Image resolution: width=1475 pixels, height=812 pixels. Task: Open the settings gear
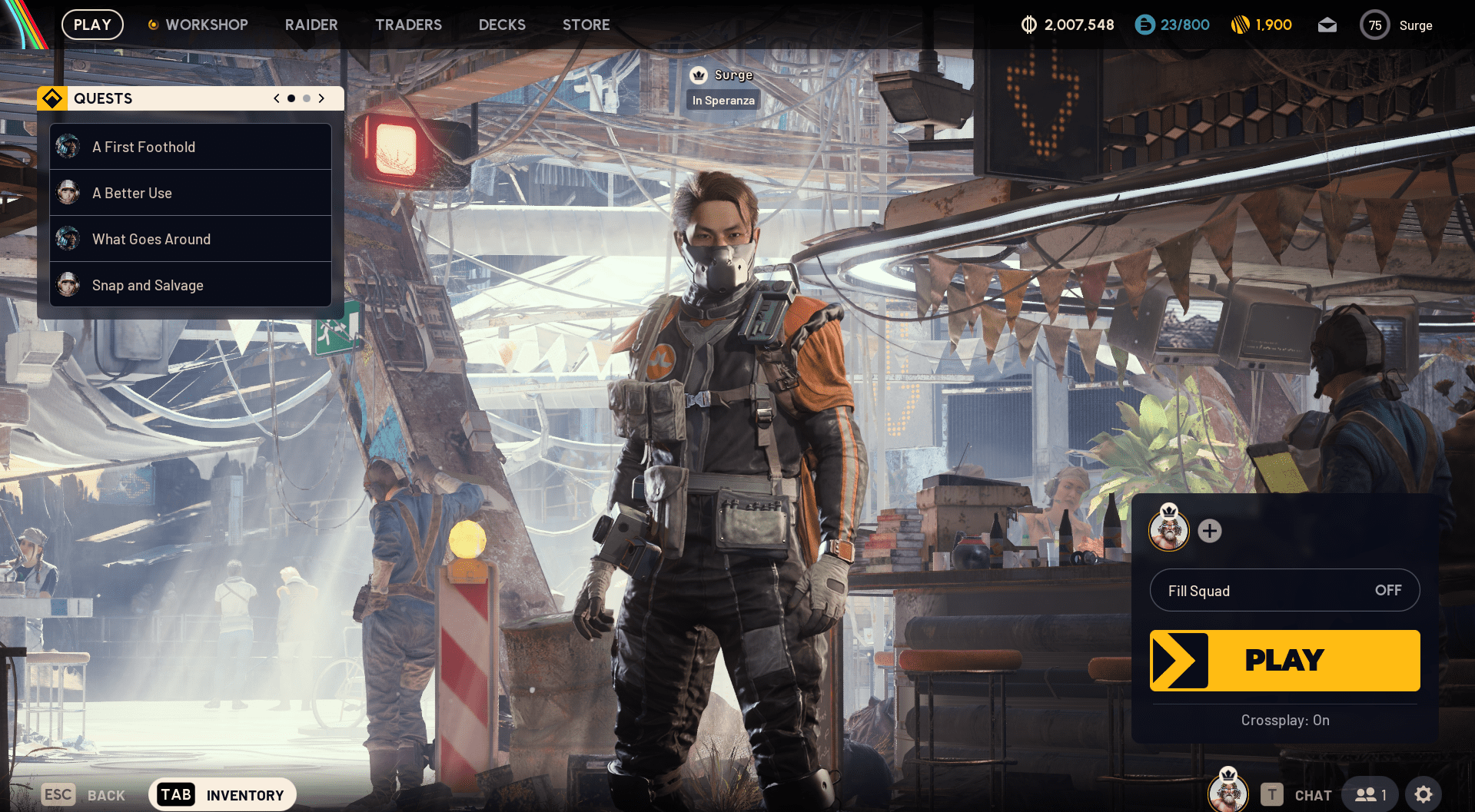click(1424, 794)
